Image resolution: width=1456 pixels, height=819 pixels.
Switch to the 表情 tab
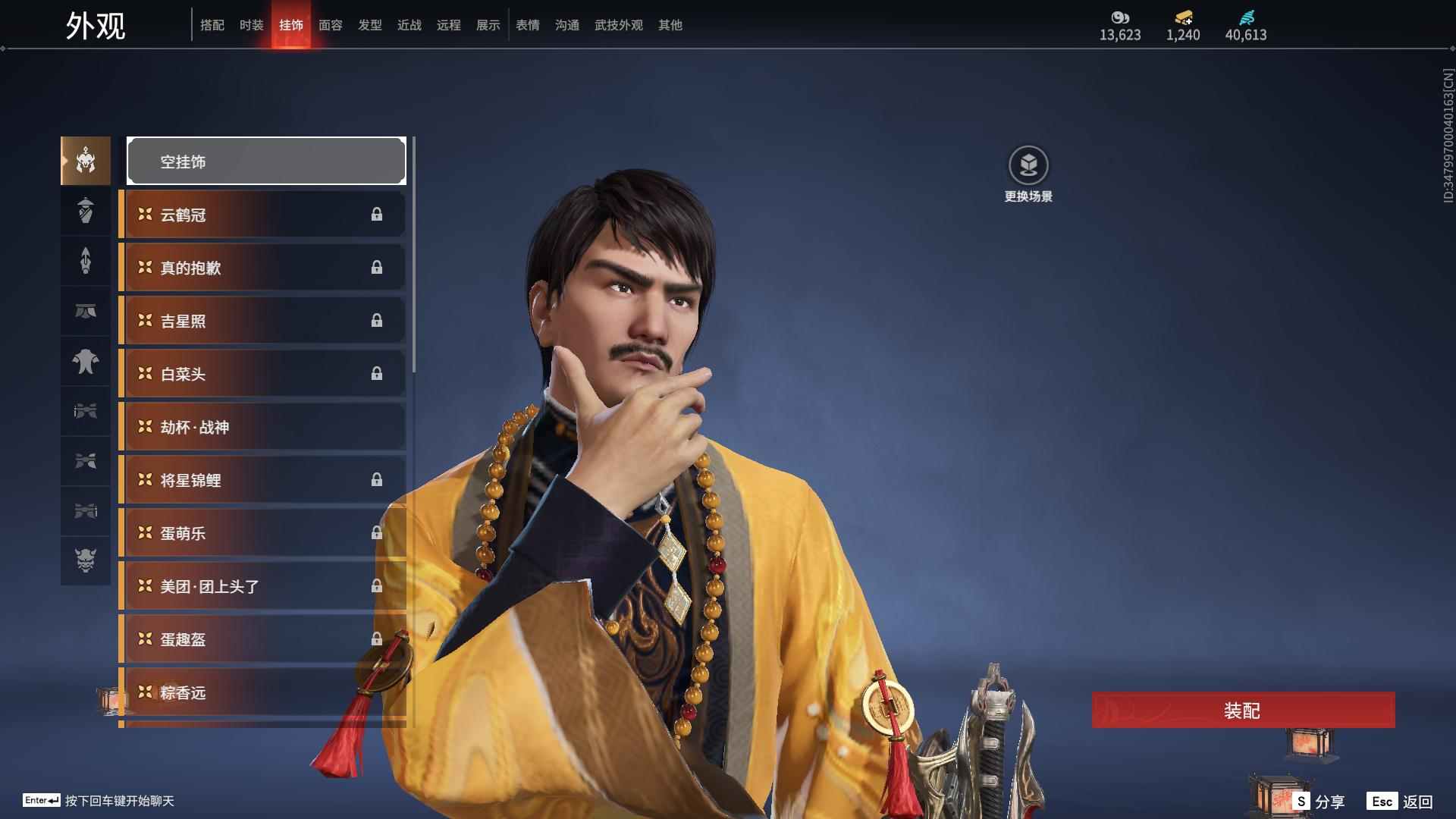point(528,25)
